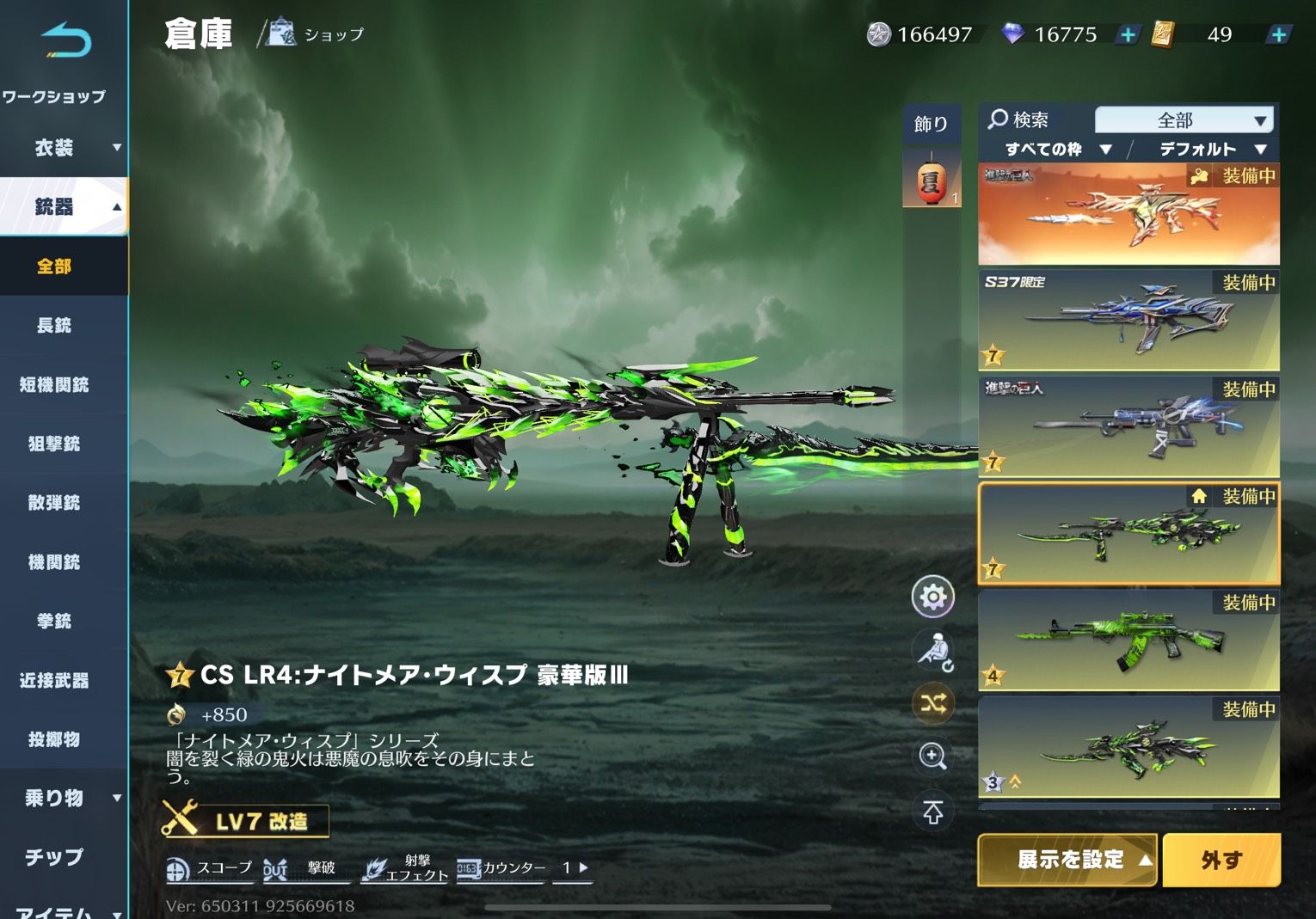Screen dimensions: 1316x919
Task: Open the チップ chip section
Action: (54, 857)
